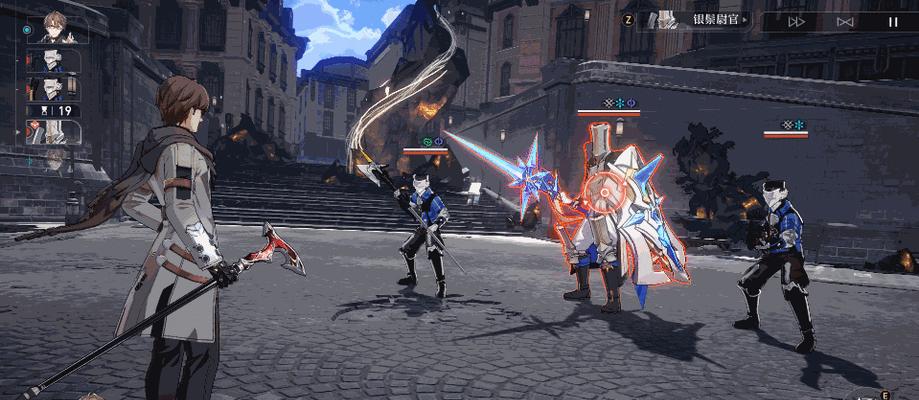Screen dimensions: 919x400
Task: Toggle auto-battle mode
Action: (x=845, y=20)
